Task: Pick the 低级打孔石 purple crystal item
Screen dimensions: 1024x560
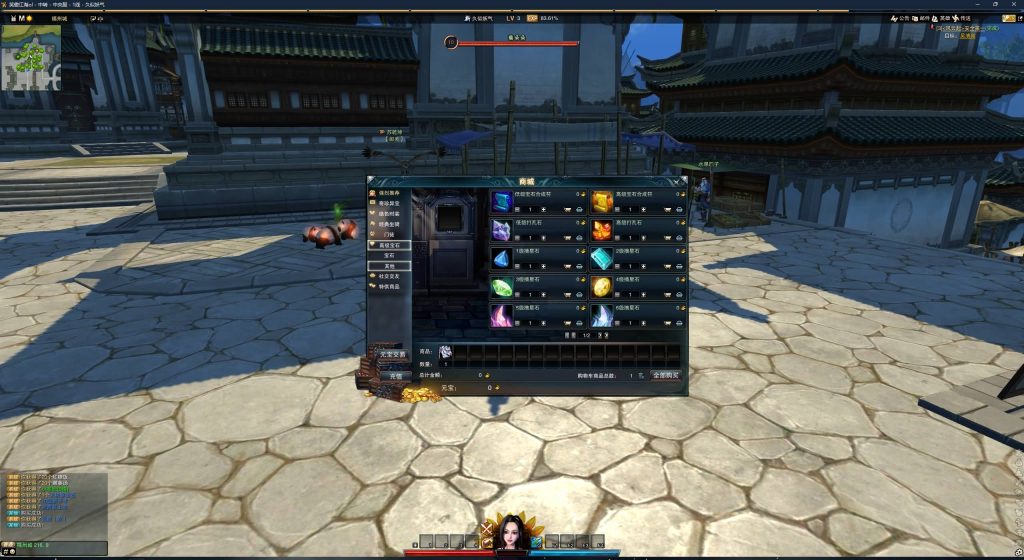Action: point(501,230)
